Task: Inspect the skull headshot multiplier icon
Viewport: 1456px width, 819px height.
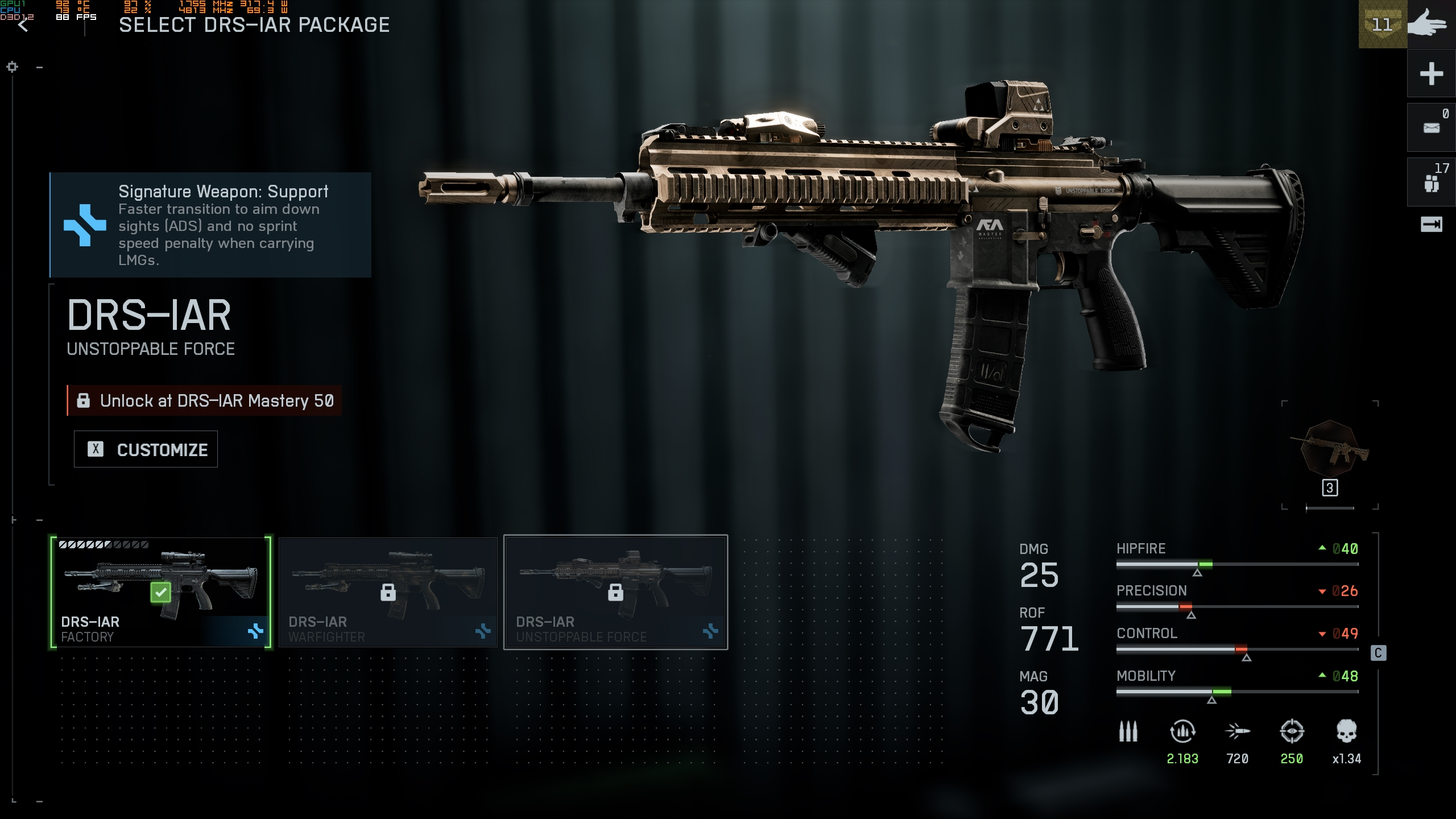Action: point(1346,731)
